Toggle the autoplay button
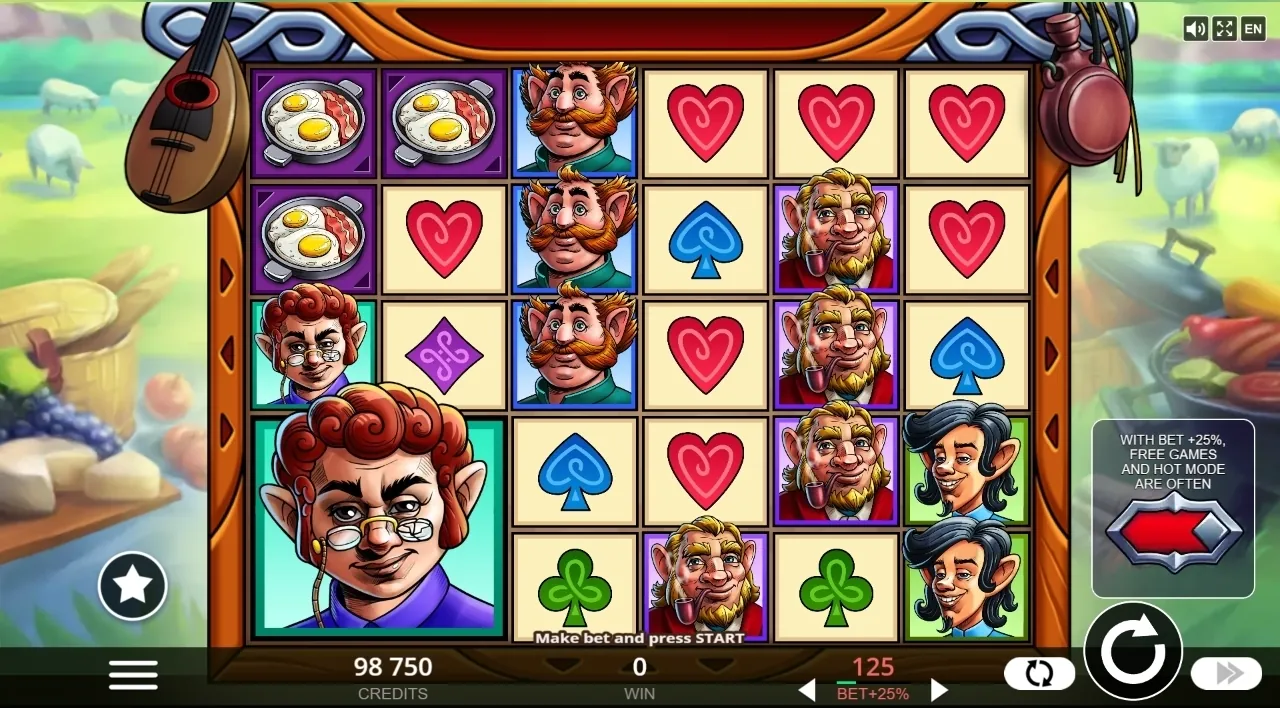The height and width of the screenshot is (708, 1280). [1039, 674]
